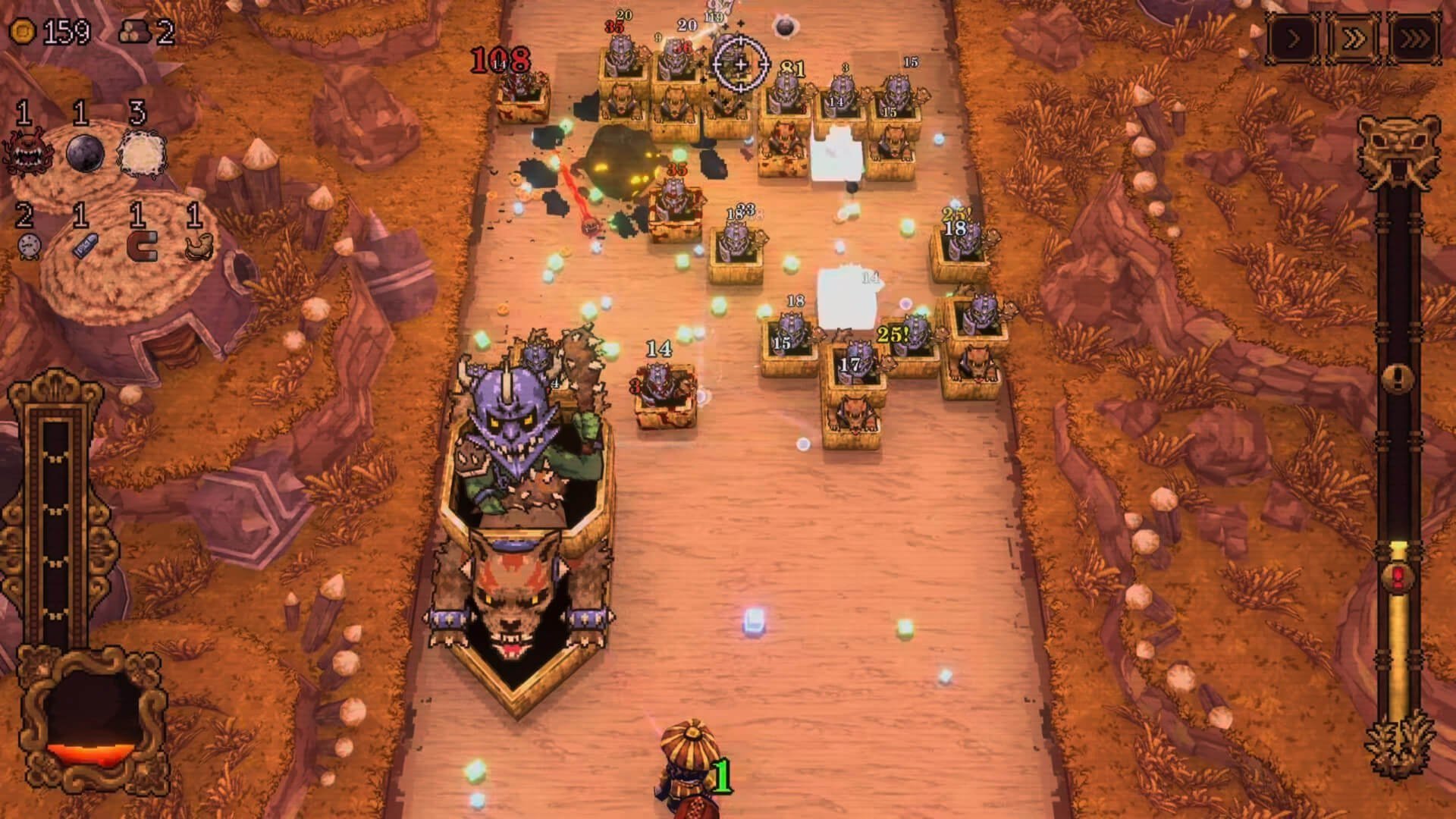Select the silver bullet passive icon
This screenshot has height=819, width=1456.
tap(84, 246)
